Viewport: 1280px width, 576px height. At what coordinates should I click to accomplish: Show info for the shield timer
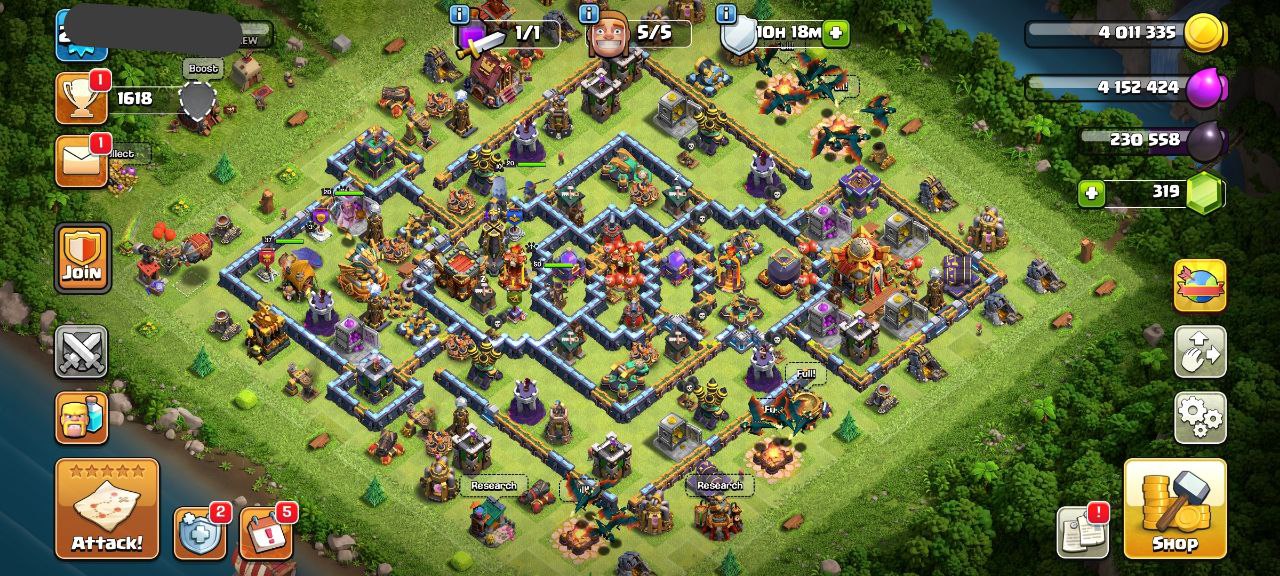click(x=726, y=14)
